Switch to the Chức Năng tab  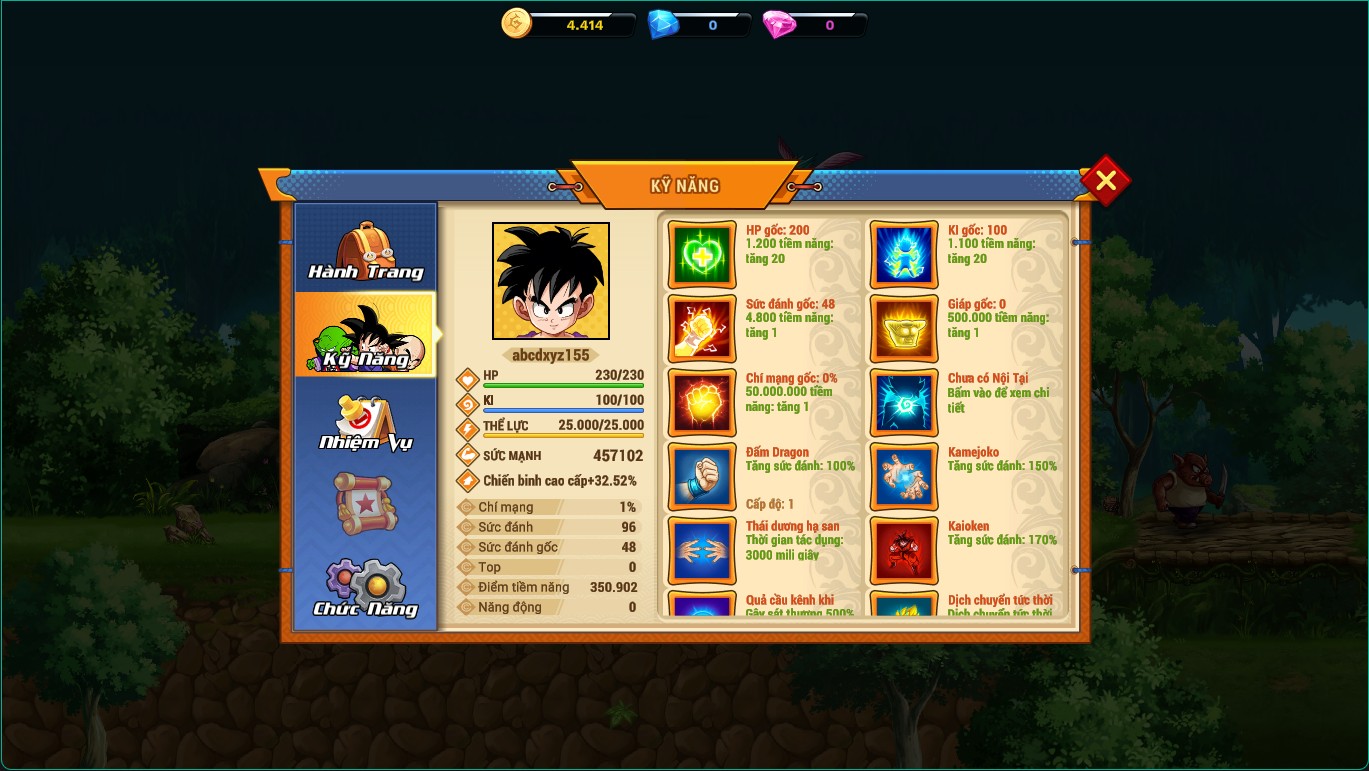click(x=366, y=588)
